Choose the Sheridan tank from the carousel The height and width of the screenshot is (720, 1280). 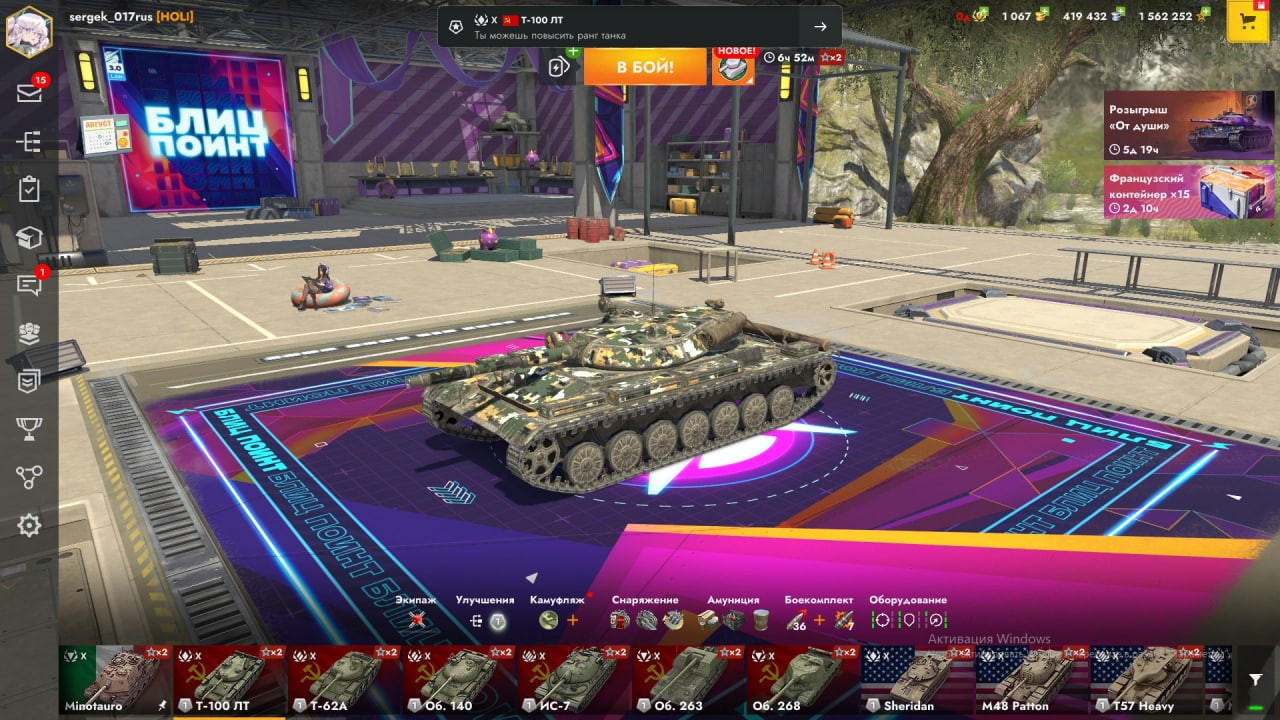pyautogui.click(x=917, y=680)
